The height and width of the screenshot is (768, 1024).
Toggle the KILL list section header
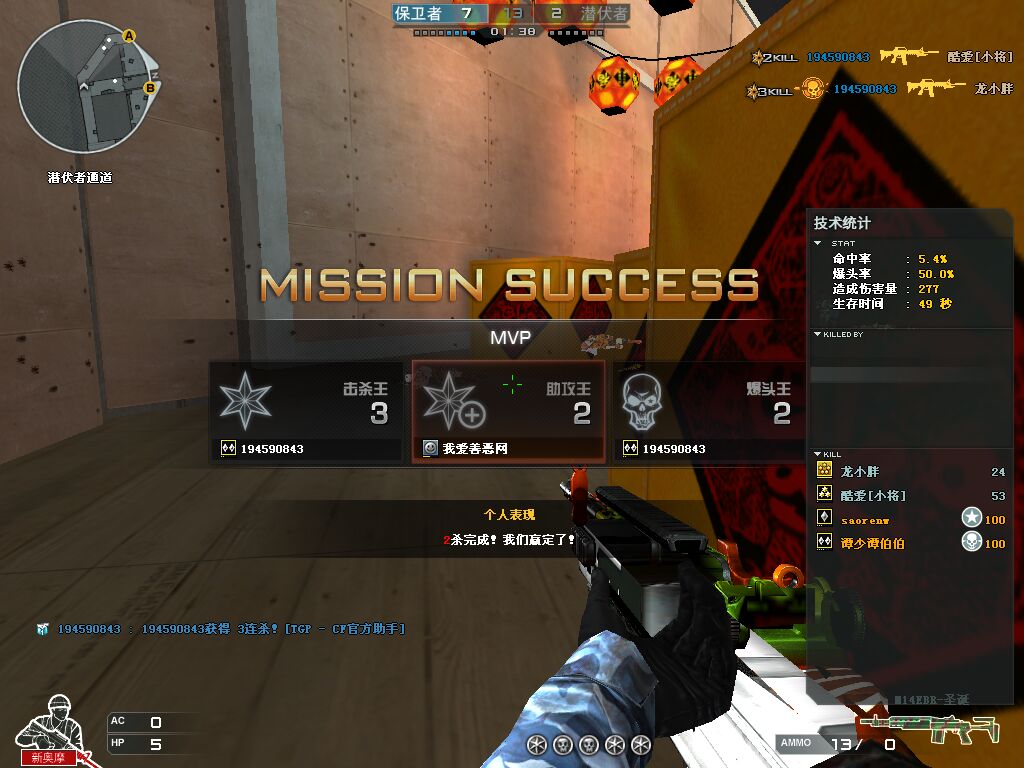(818, 454)
